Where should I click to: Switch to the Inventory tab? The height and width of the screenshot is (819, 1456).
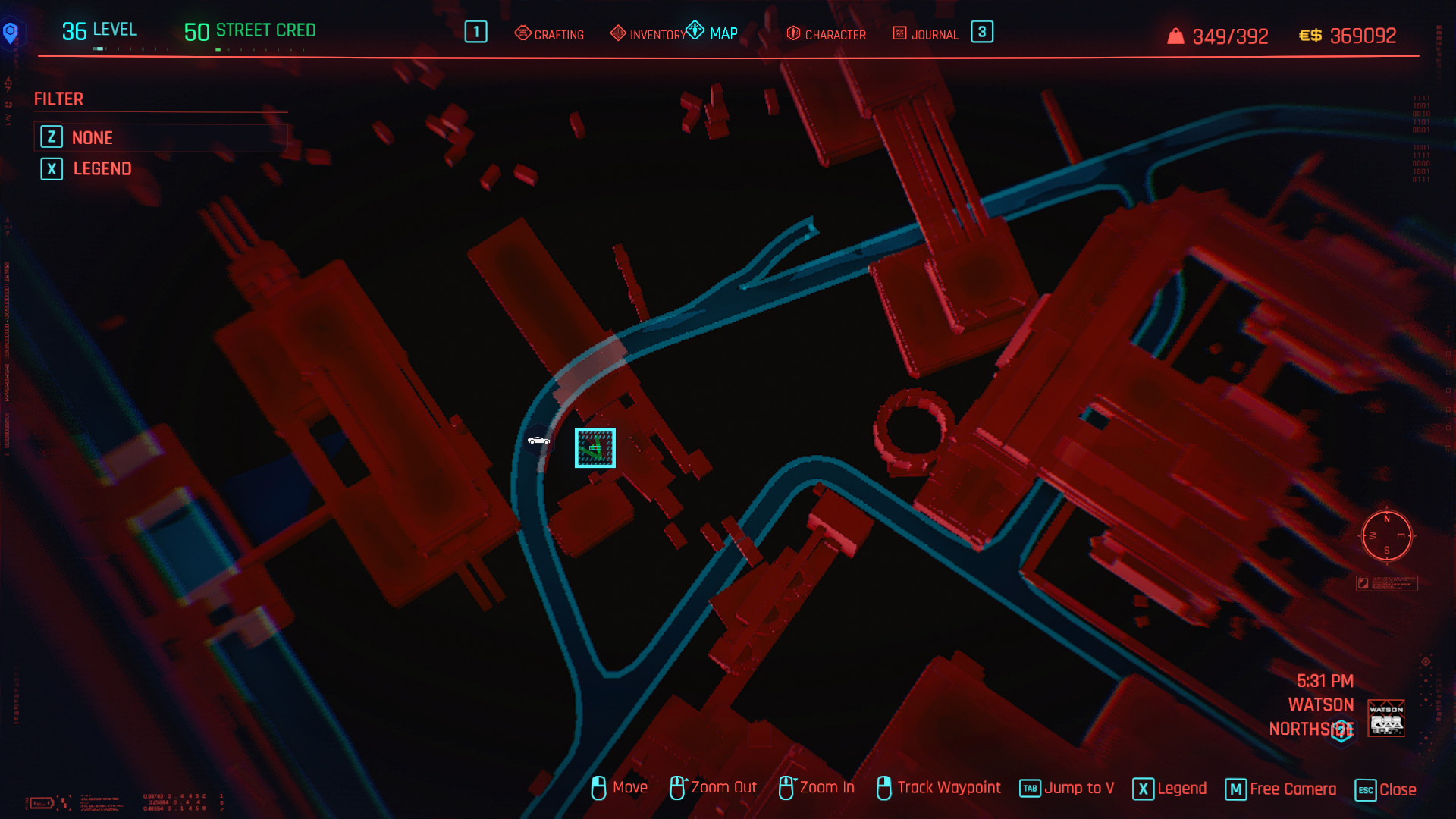click(648, 34)
